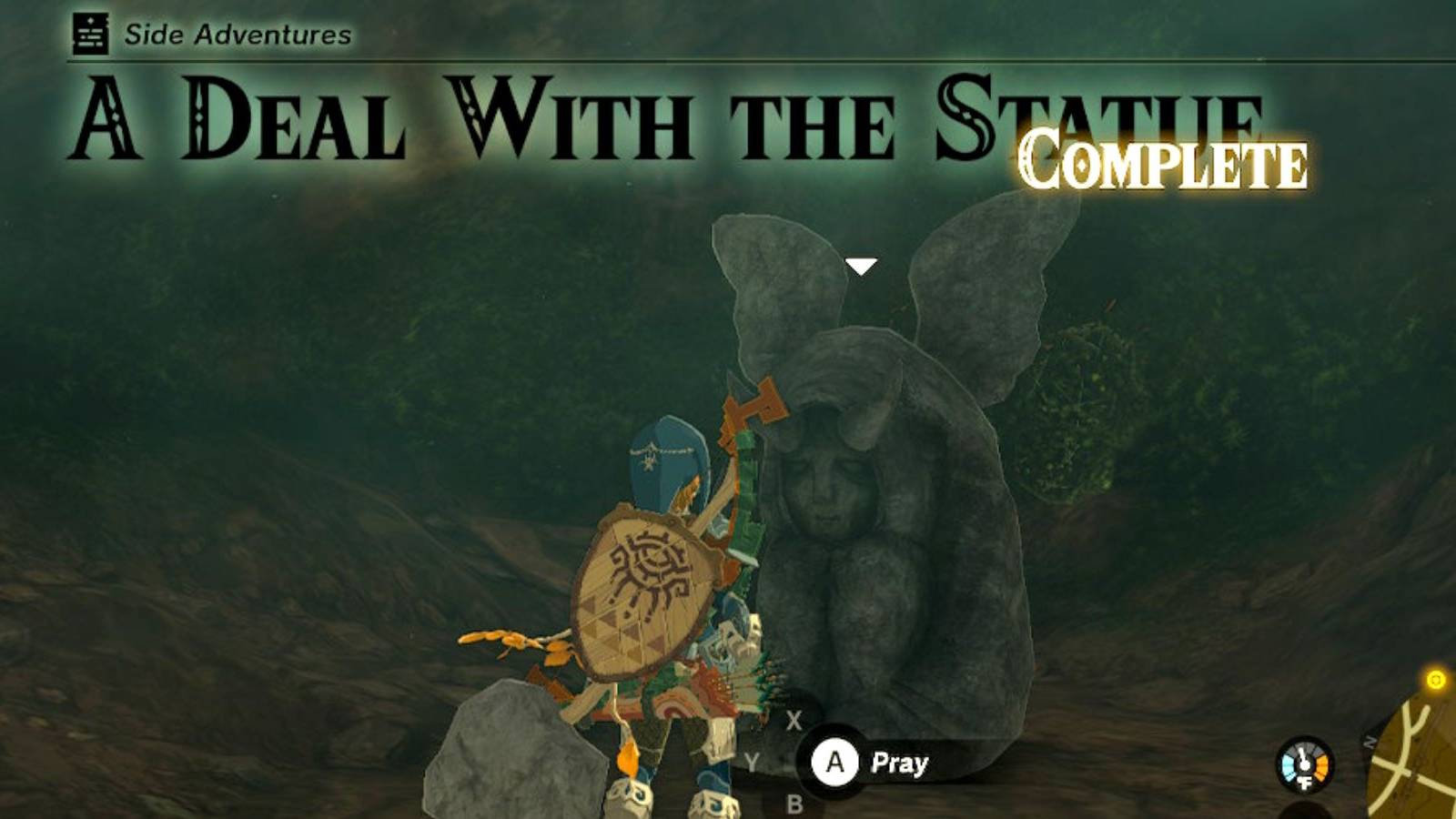1456x819 pixels.
Task: Select the yellow quest marker above the minimap
Action: click(x=1438, y=679)
